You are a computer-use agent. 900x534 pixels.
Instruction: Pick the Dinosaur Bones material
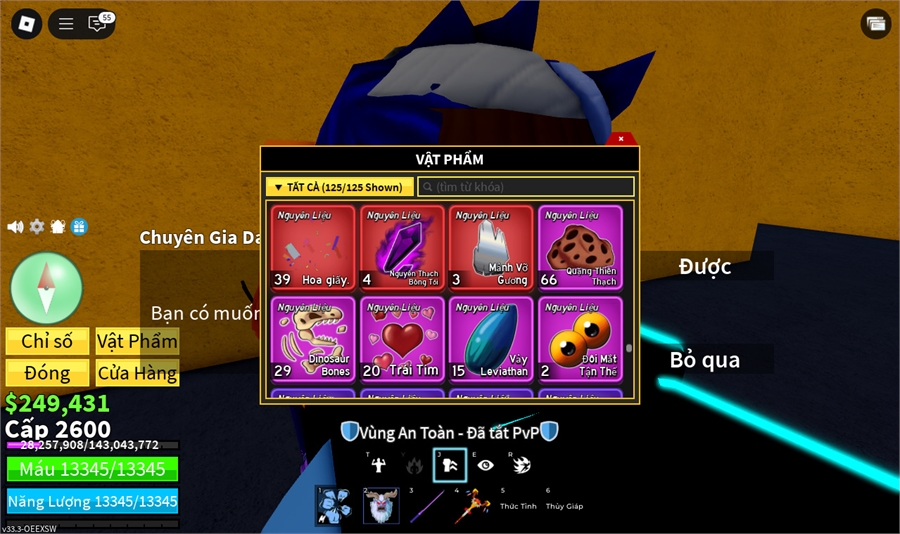coord(313,338)
